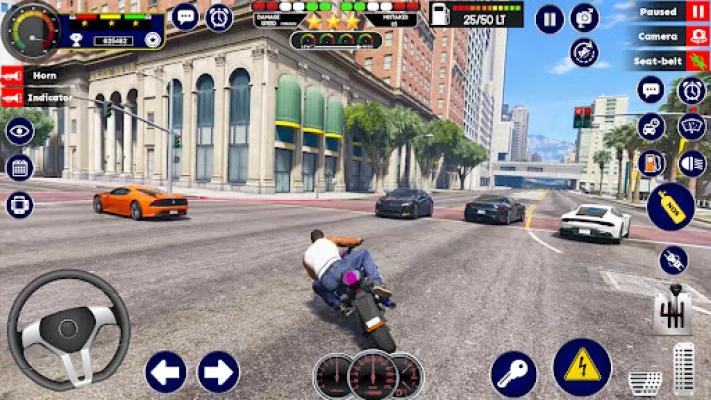Turn on the windshield wipers icon
Screen dimensions: 711x400
click(x=691, y=127)
